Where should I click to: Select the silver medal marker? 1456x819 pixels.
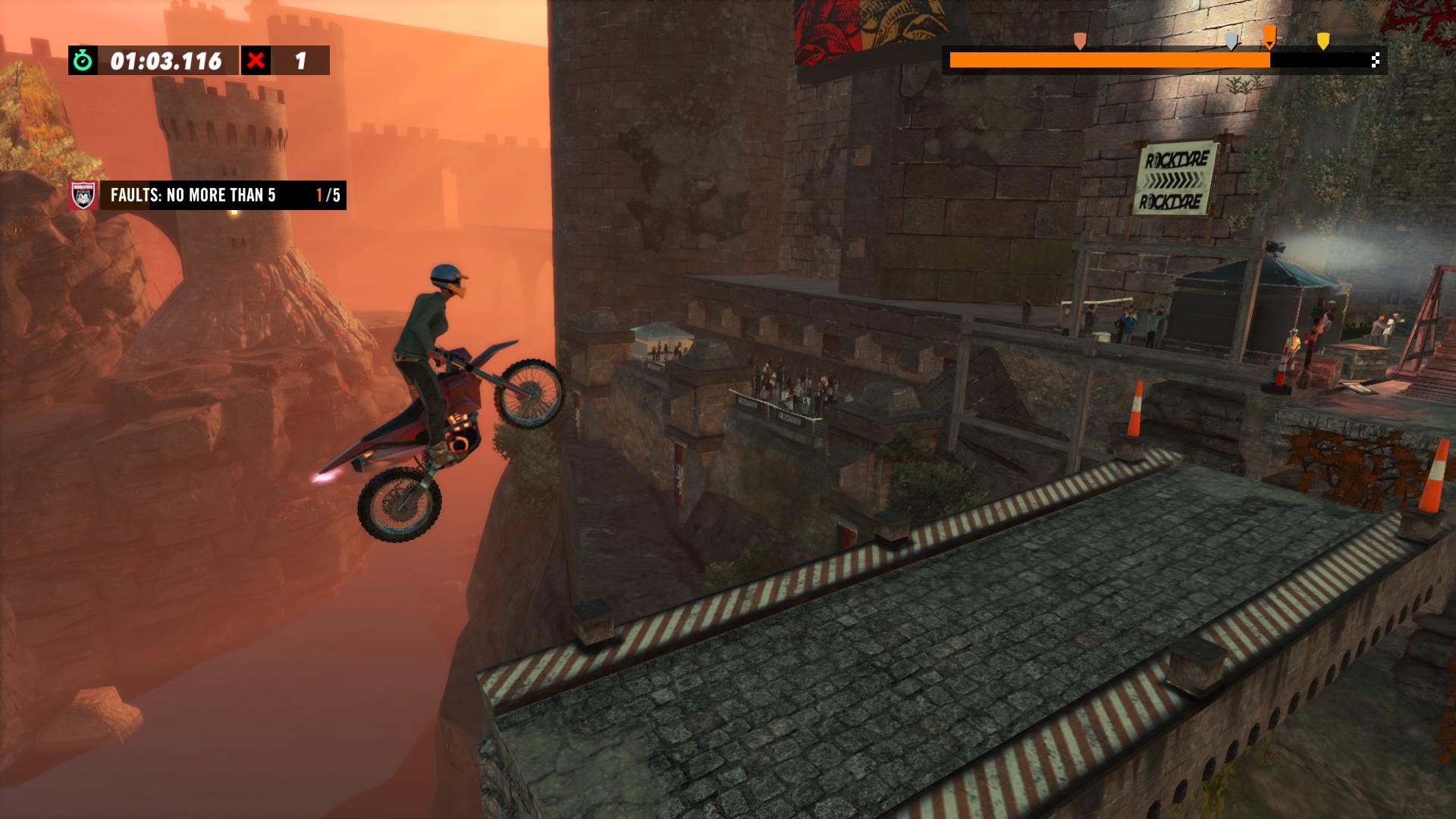(1232, 41)
